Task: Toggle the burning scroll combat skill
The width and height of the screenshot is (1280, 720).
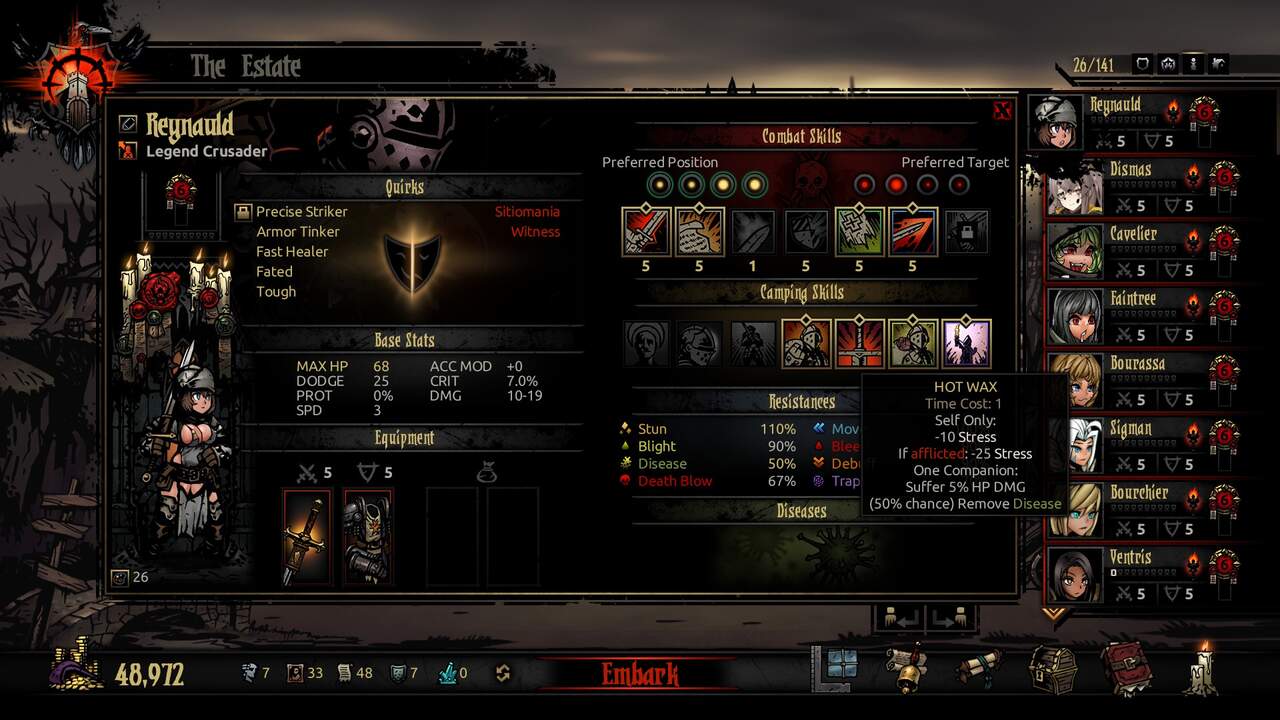Action: (x=699, y=232)
